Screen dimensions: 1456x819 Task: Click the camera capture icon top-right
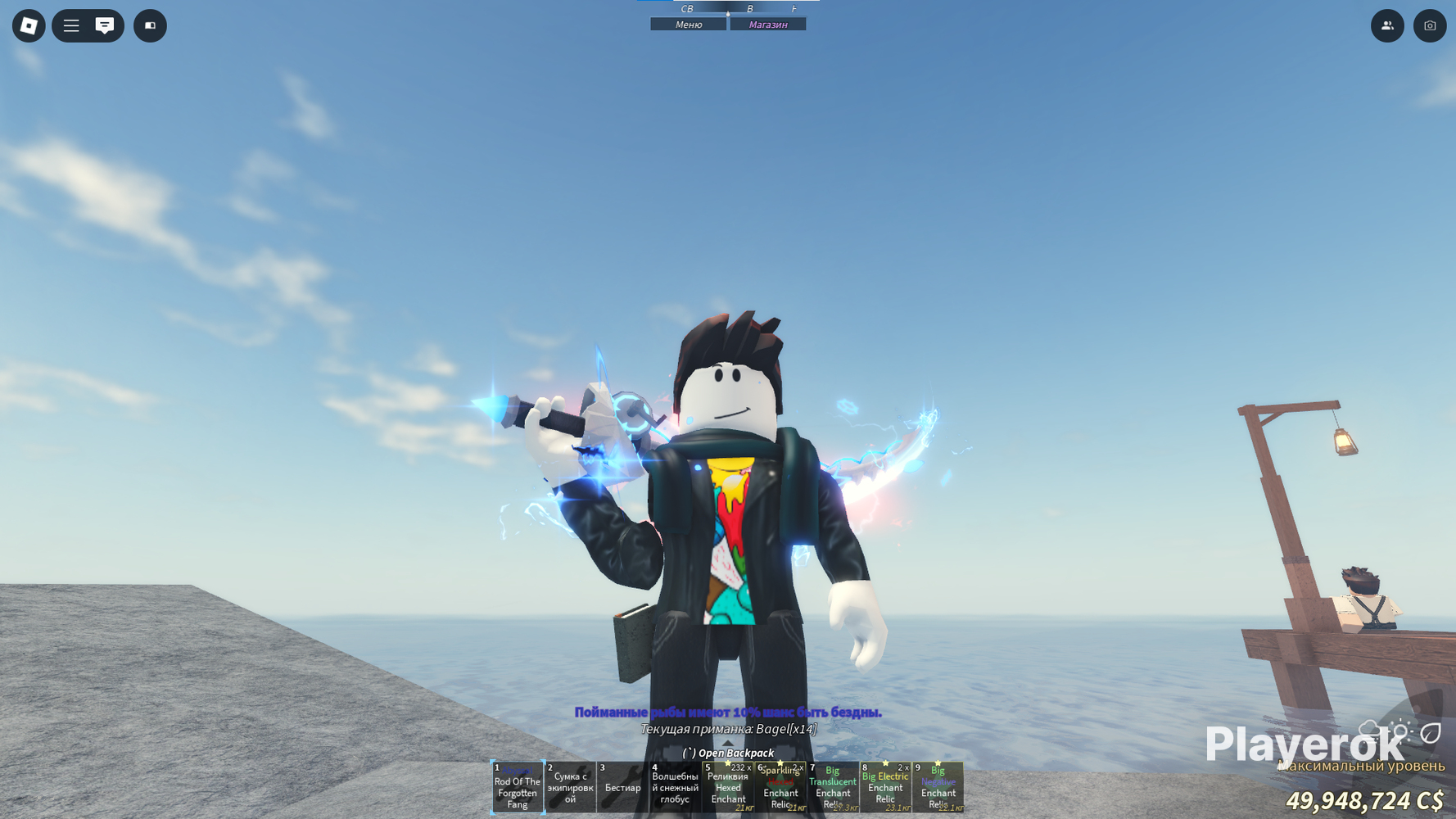[1430, 25]
